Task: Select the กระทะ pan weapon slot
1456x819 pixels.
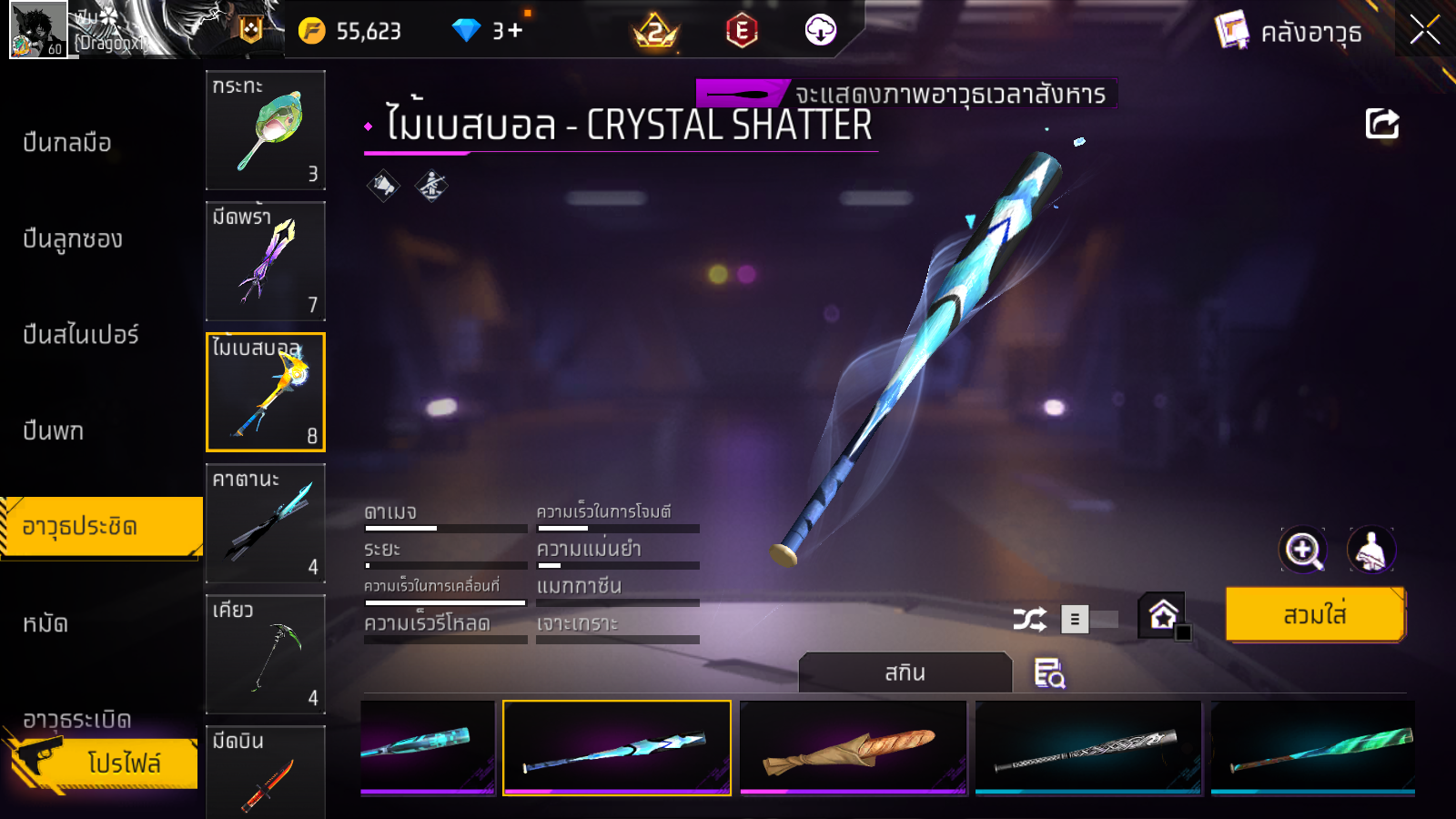Action: point(265,130)
